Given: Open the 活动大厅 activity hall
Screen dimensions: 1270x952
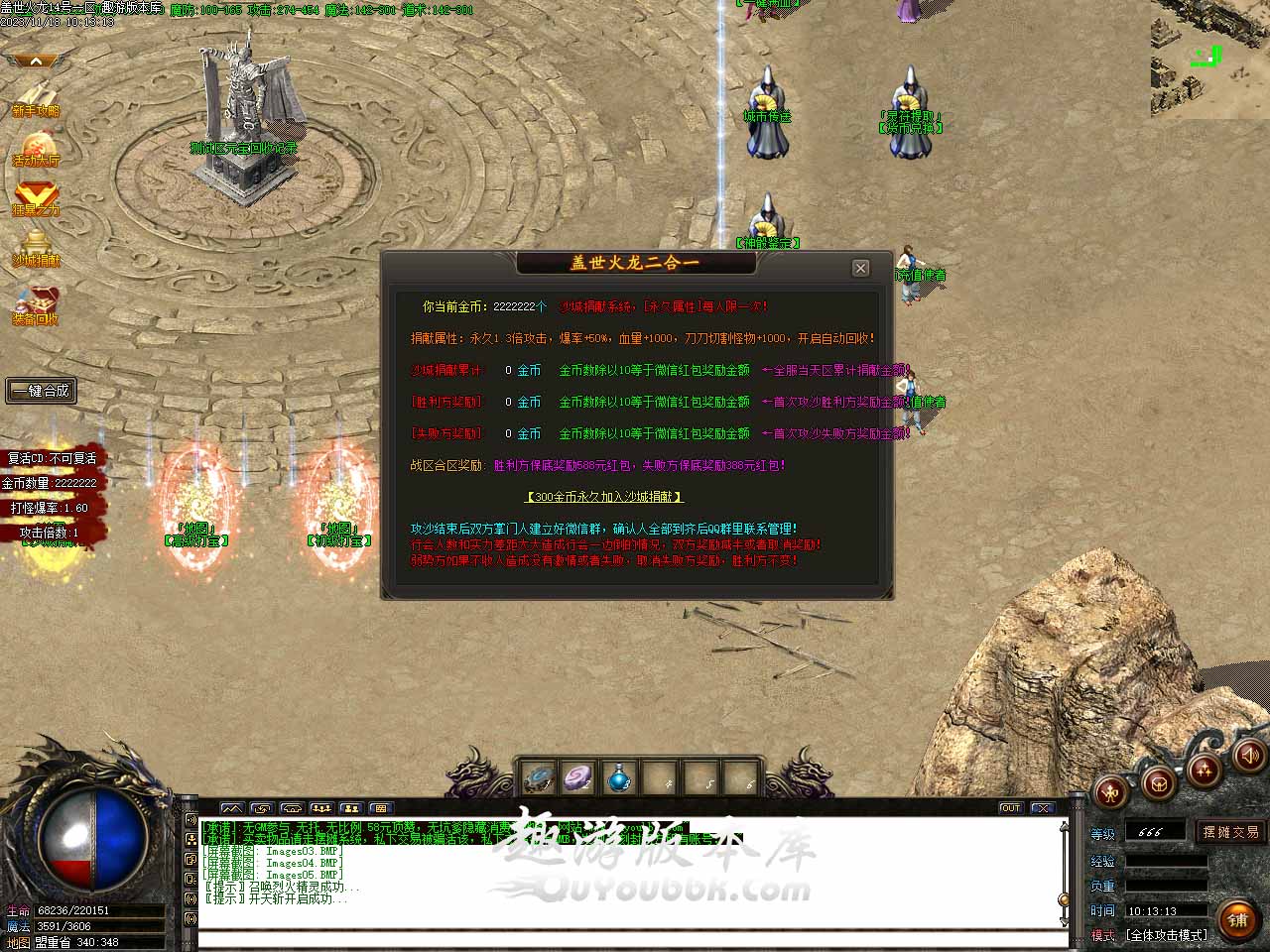Looking at the screenshot, I should point(36,149).
